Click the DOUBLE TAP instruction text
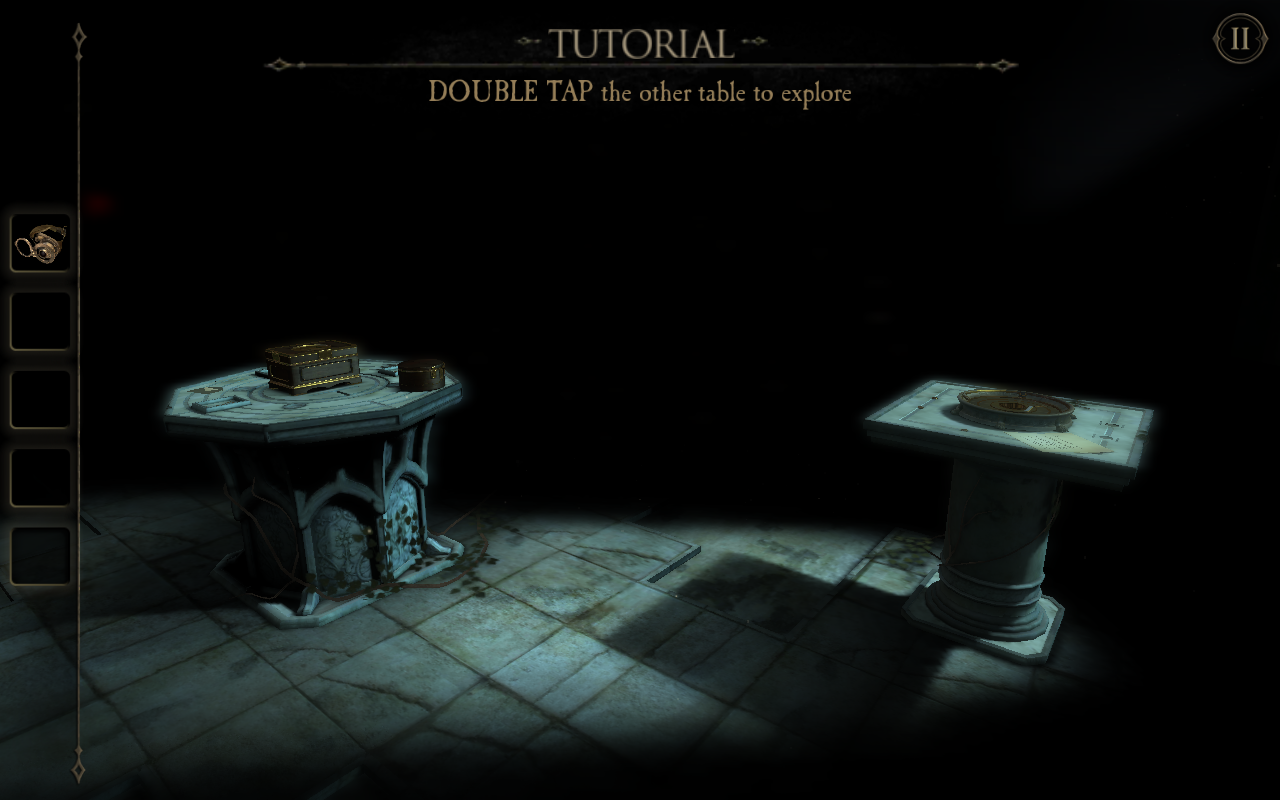This screenshot has width=1280, height=800. click(640, 93)
